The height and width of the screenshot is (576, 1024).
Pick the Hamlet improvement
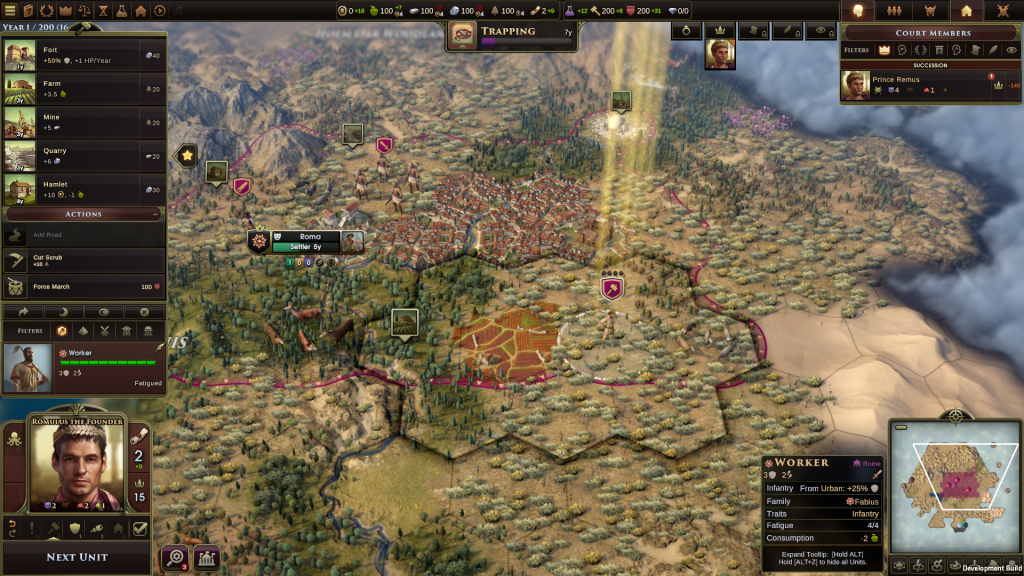(83, 189)
